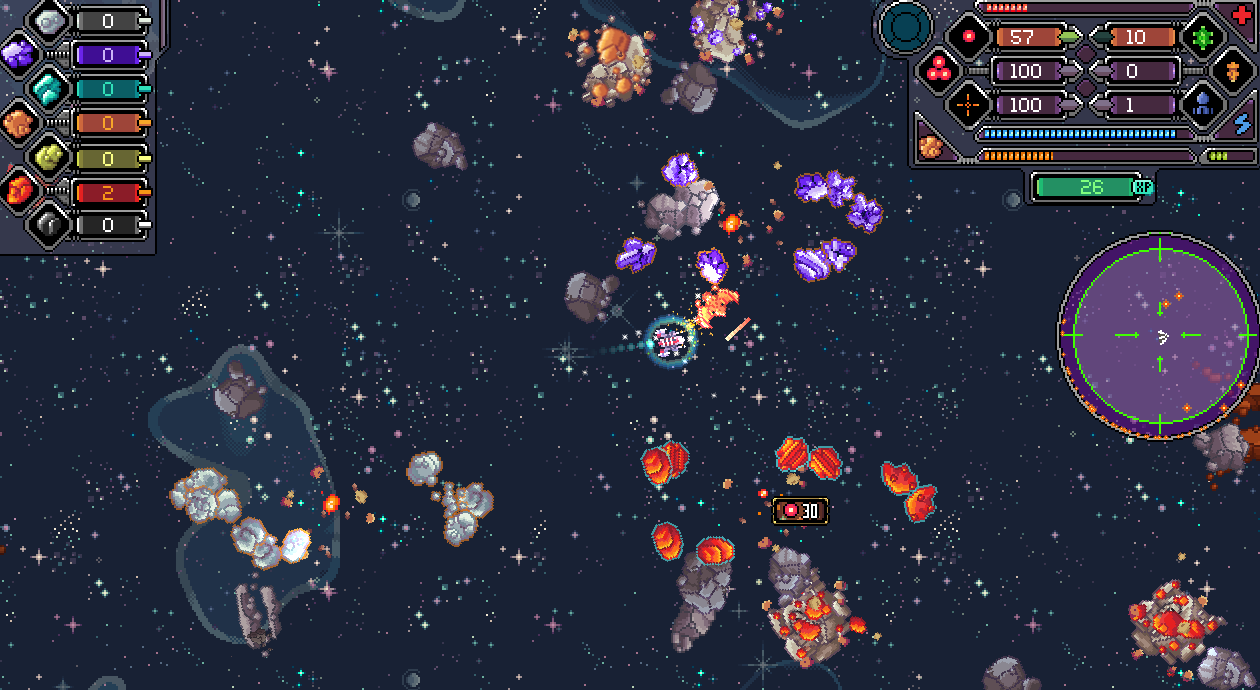
Task: Choose the orange ore resource icon
Action: 17,122
